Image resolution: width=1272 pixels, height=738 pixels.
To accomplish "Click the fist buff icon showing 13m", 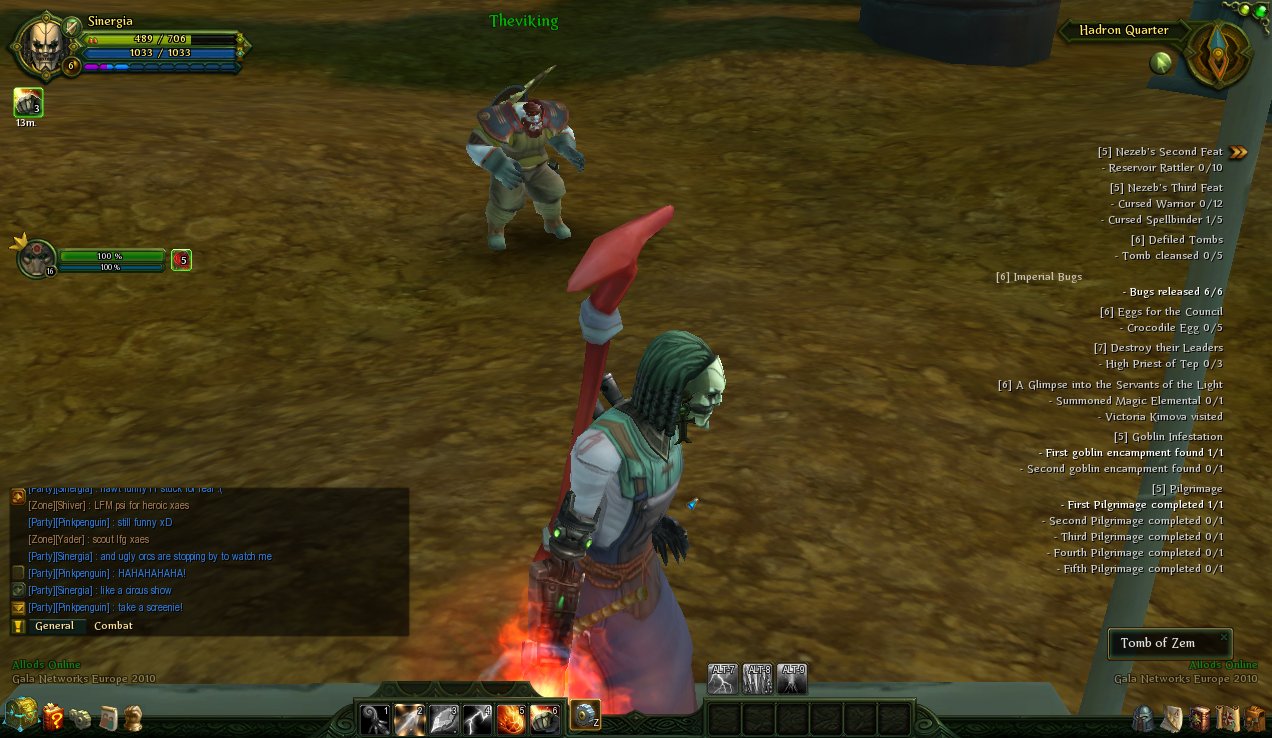I will pyautogui.click(x=27, y=102).
